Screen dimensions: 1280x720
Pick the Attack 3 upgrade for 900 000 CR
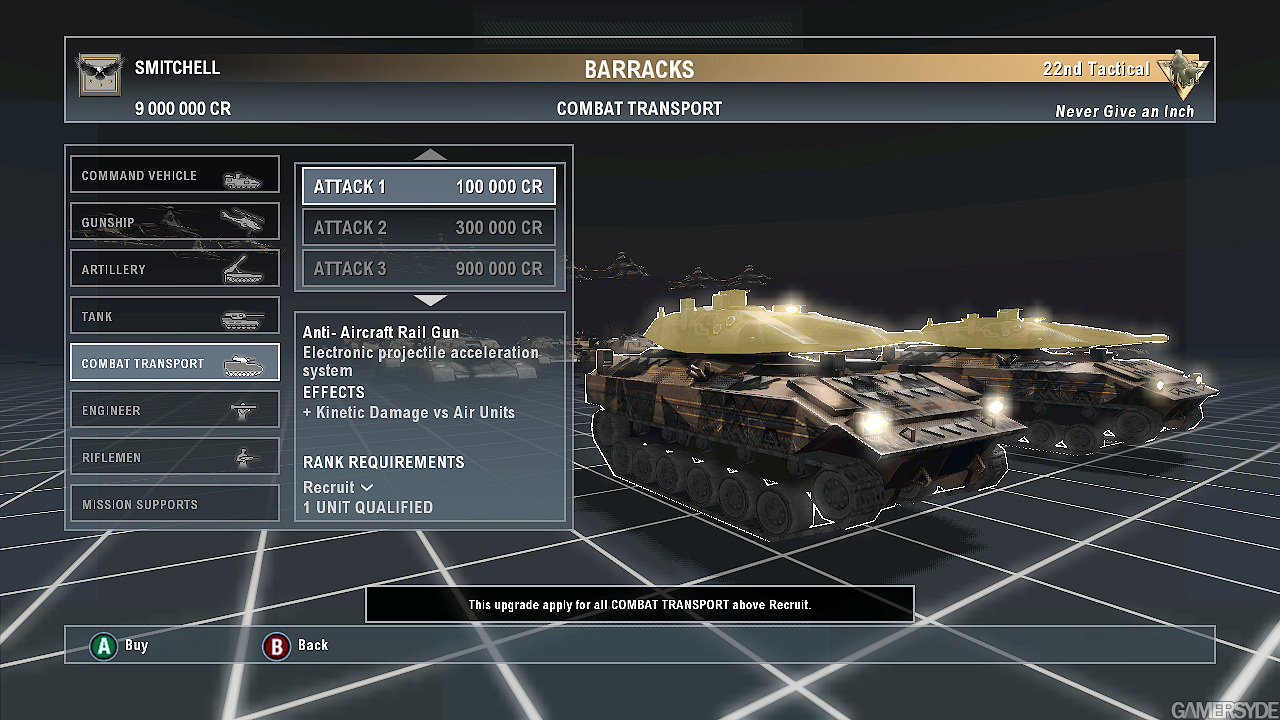pyautogui.click(x=429, y=269)
